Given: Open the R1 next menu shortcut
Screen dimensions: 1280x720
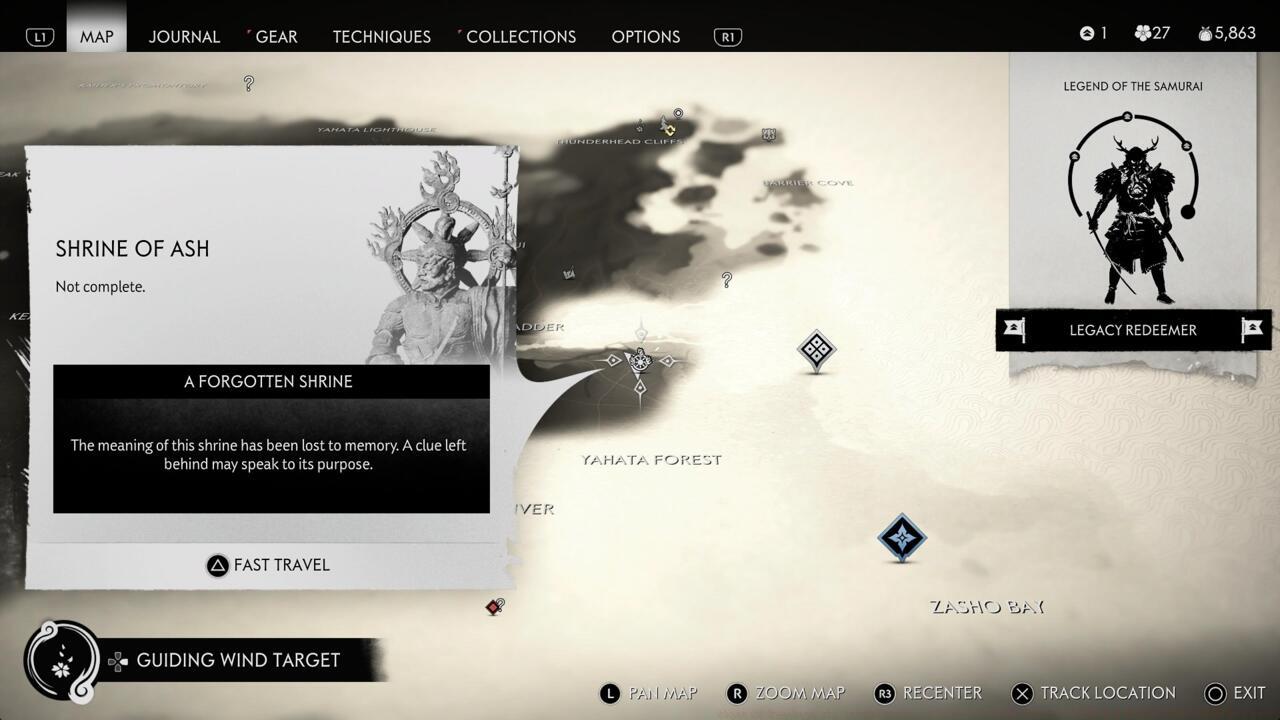Looking at the screenshot, I should pos(728,36).
